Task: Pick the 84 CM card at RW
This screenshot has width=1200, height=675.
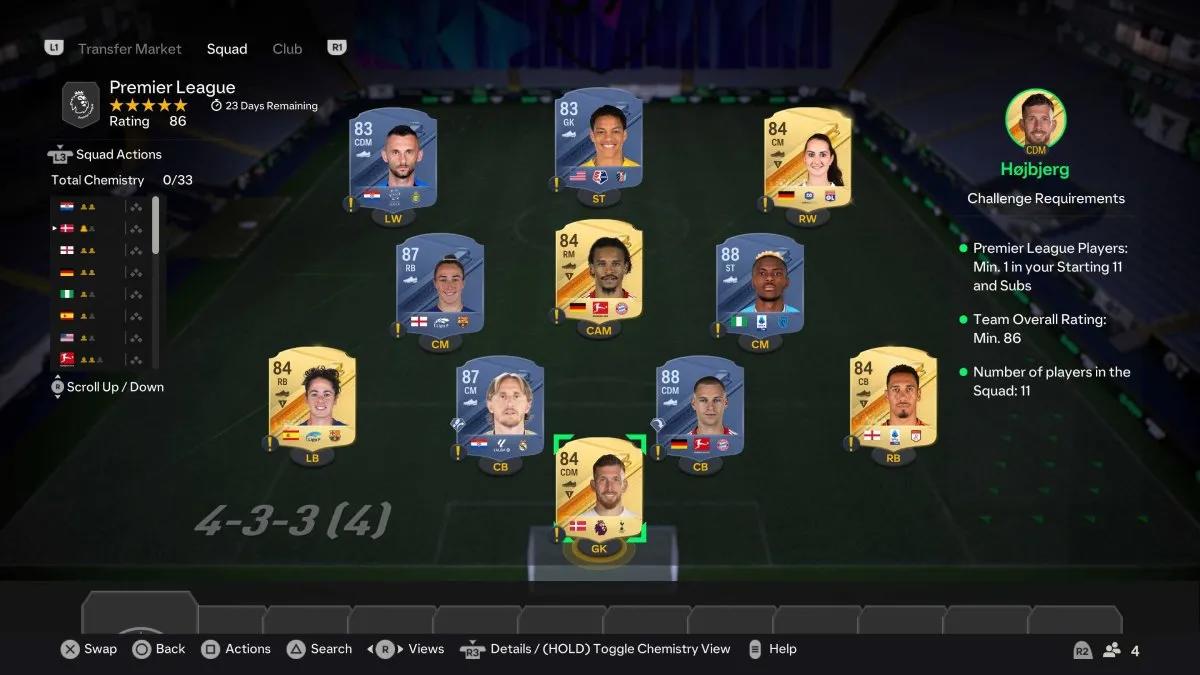Action: 807,158
